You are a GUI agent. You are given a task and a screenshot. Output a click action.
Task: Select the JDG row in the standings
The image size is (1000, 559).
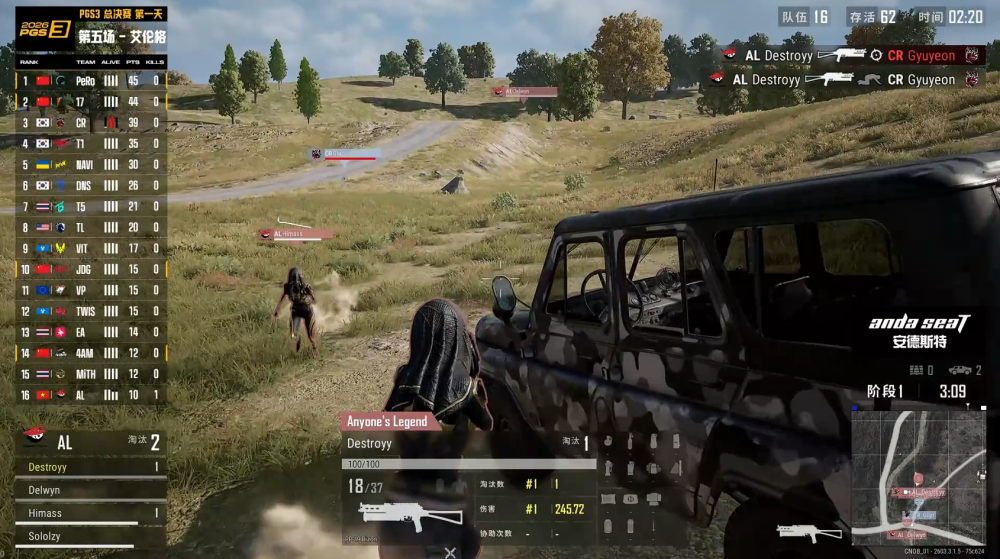coord(90,269)
